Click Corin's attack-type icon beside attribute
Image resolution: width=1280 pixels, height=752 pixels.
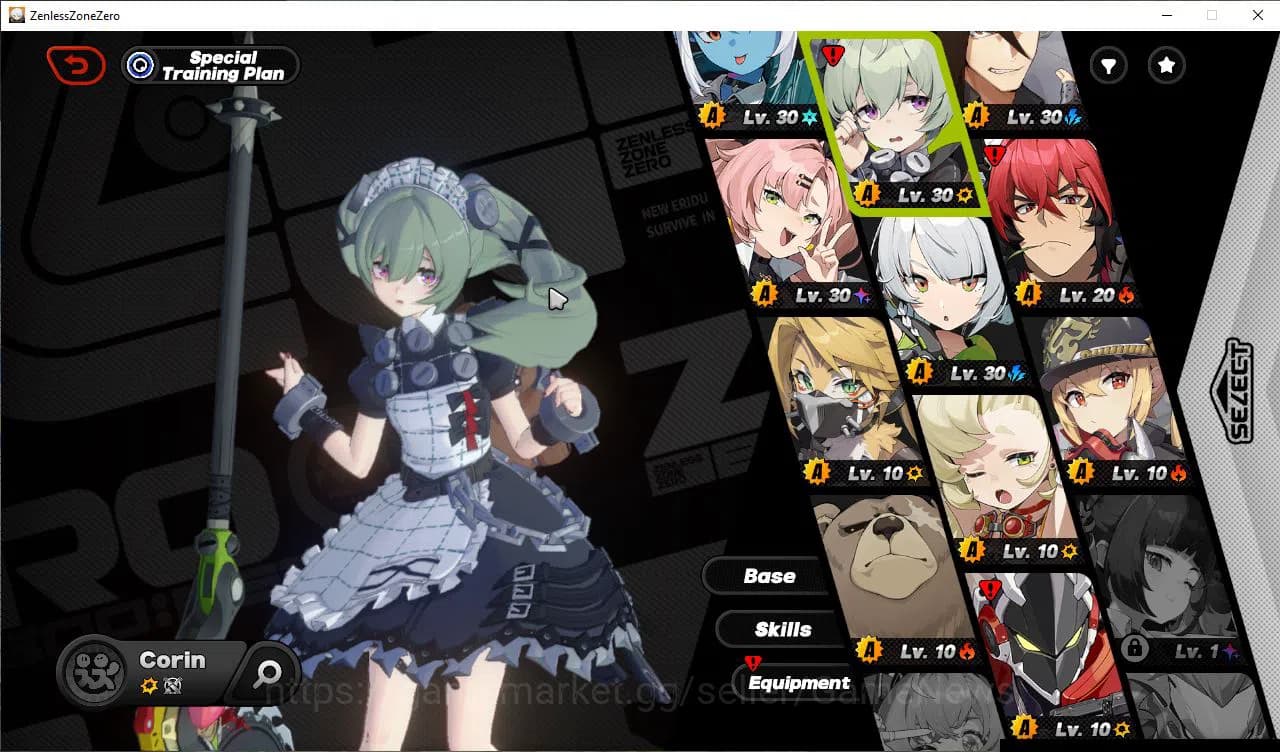click(x=171, y=684)
